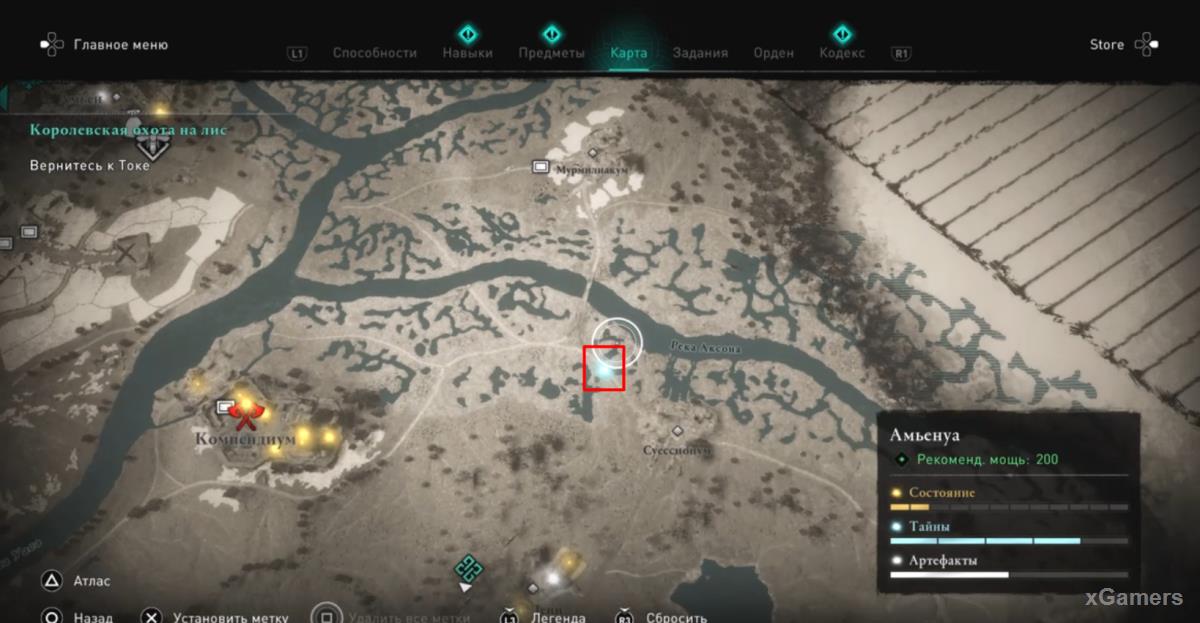This screenshot has height=623, width=1200.
Task: Open the Предметы inventory tab
Action: [x=551, y=53]
